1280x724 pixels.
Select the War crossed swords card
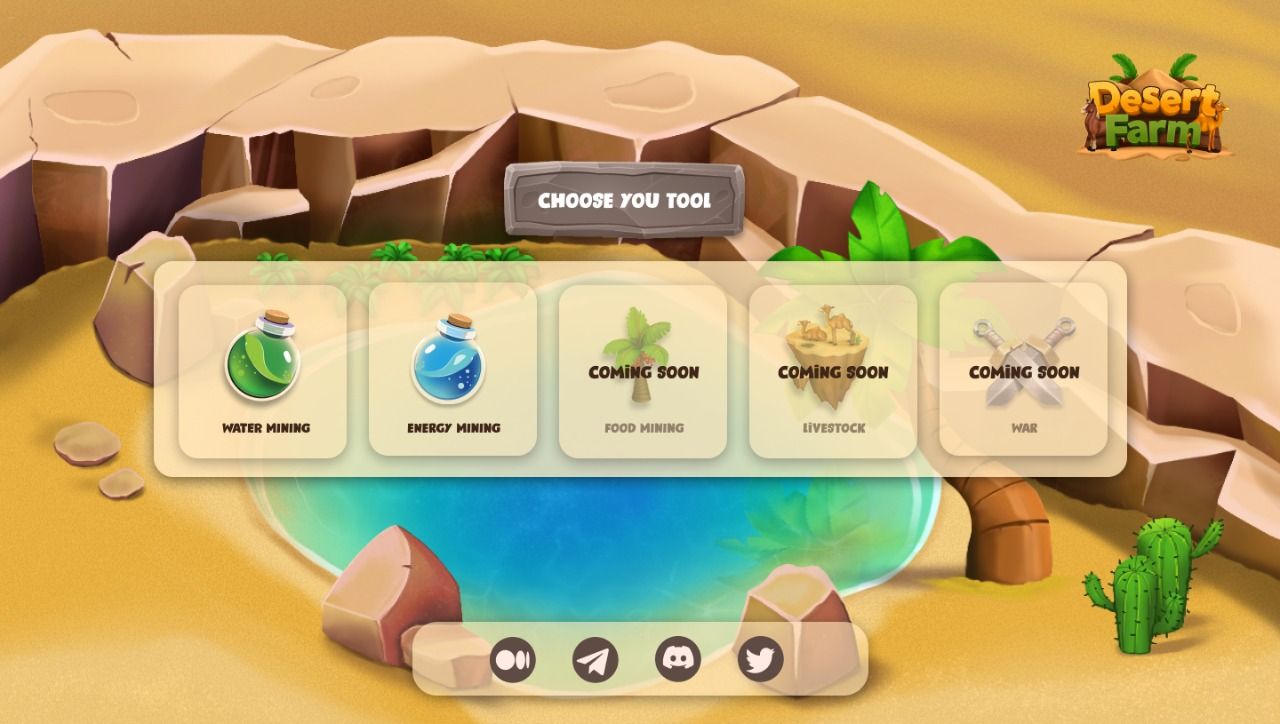click(x=1023, y=371)
